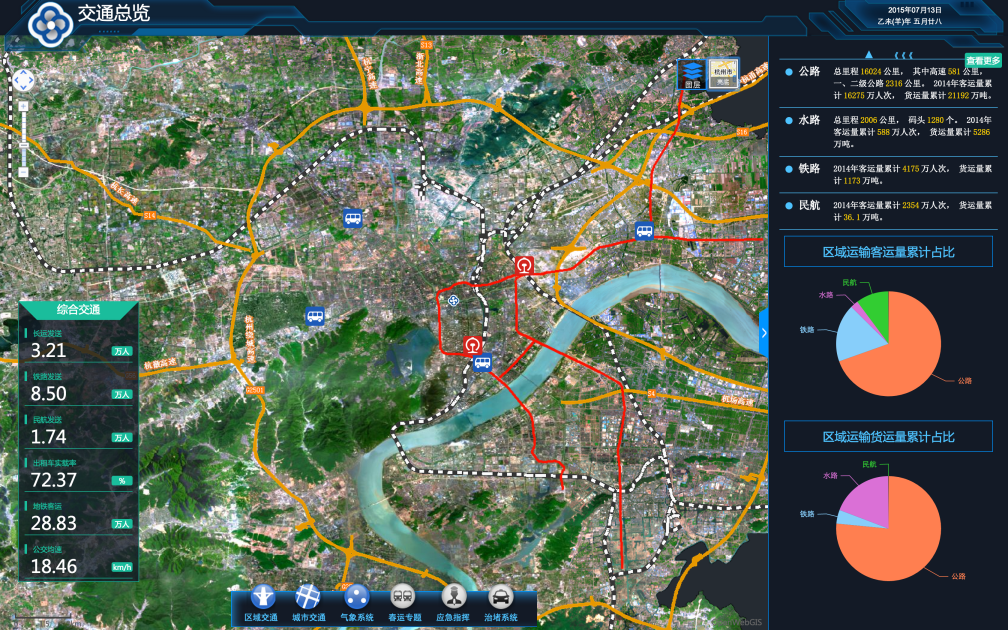Click the circular map pan control
Screen dimensions: 1008x630
pyautogui.click(x=23, y=79)
